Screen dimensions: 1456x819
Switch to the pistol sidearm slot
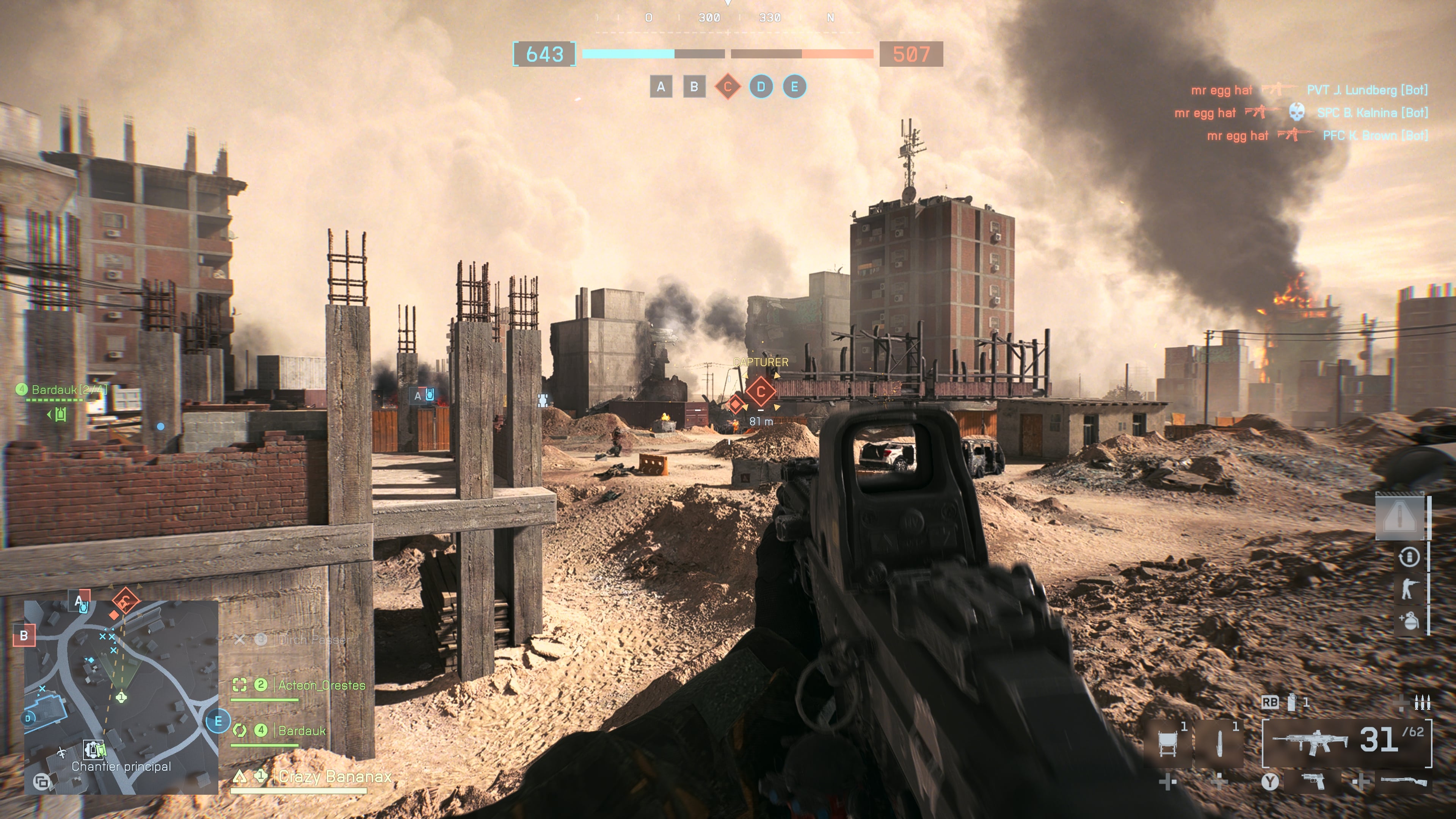click(x=1313, y=782)
